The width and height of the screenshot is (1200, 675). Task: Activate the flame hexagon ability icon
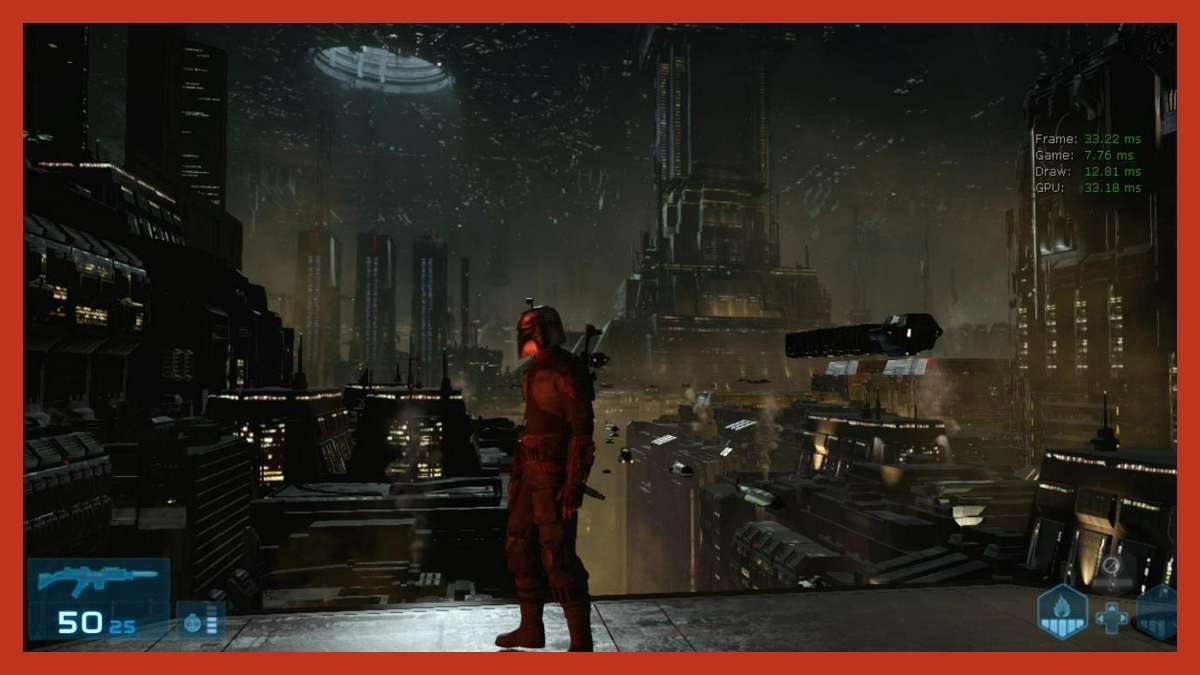pos(1061,611)
